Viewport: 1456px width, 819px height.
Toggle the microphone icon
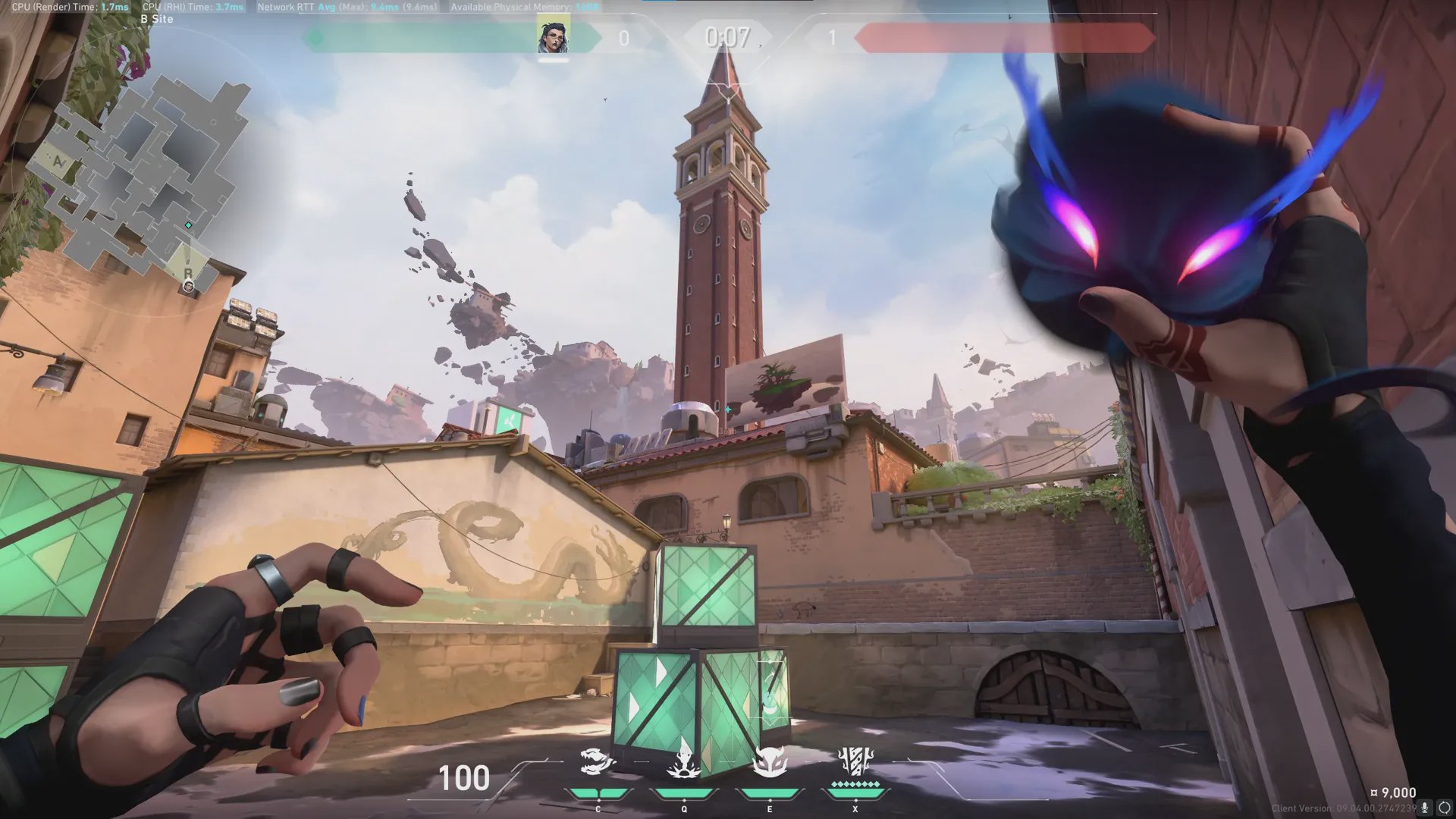click(1425, 808)
